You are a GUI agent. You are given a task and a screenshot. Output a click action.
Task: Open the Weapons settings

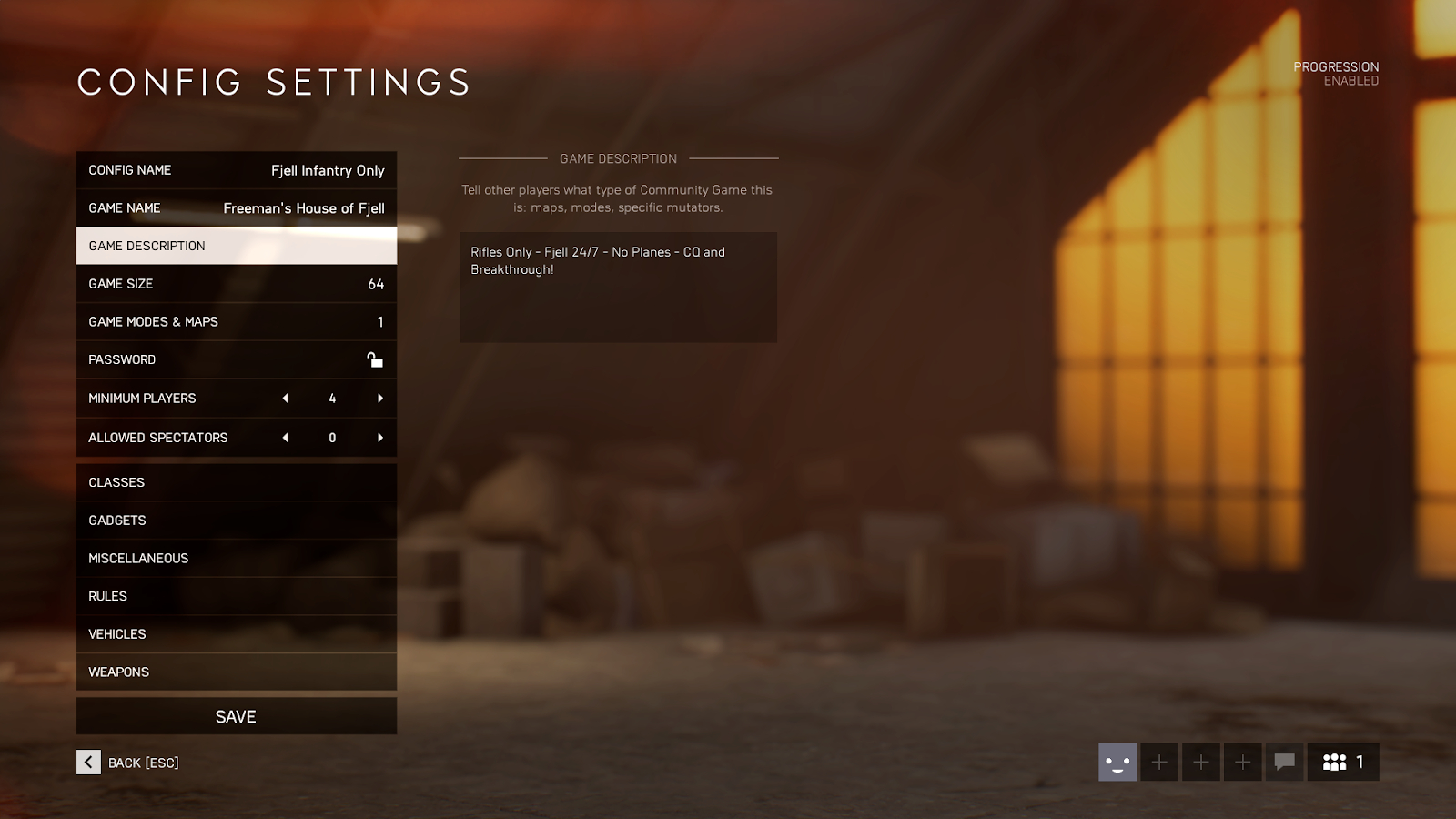236,672
